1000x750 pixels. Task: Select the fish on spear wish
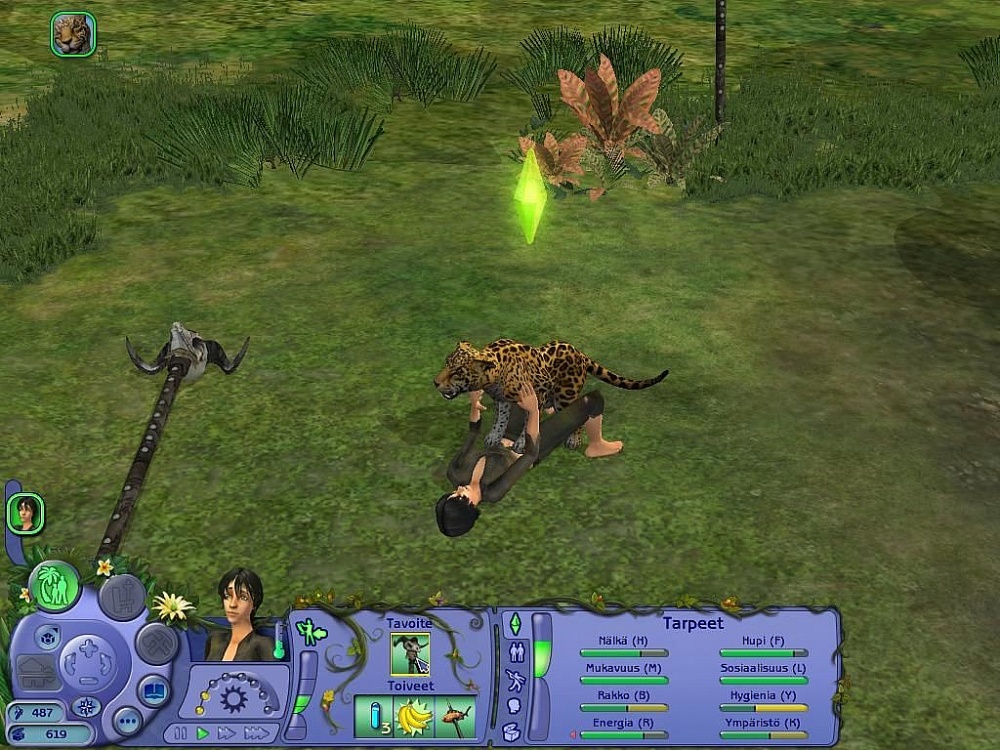pos(455,717)
